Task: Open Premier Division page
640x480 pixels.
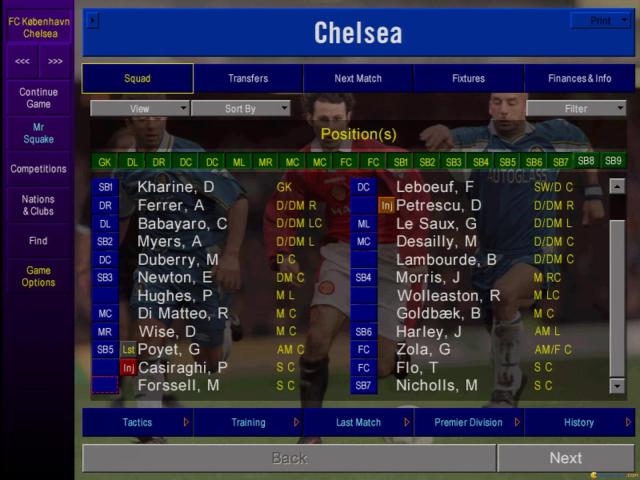Action: click(x=468, y=423)
